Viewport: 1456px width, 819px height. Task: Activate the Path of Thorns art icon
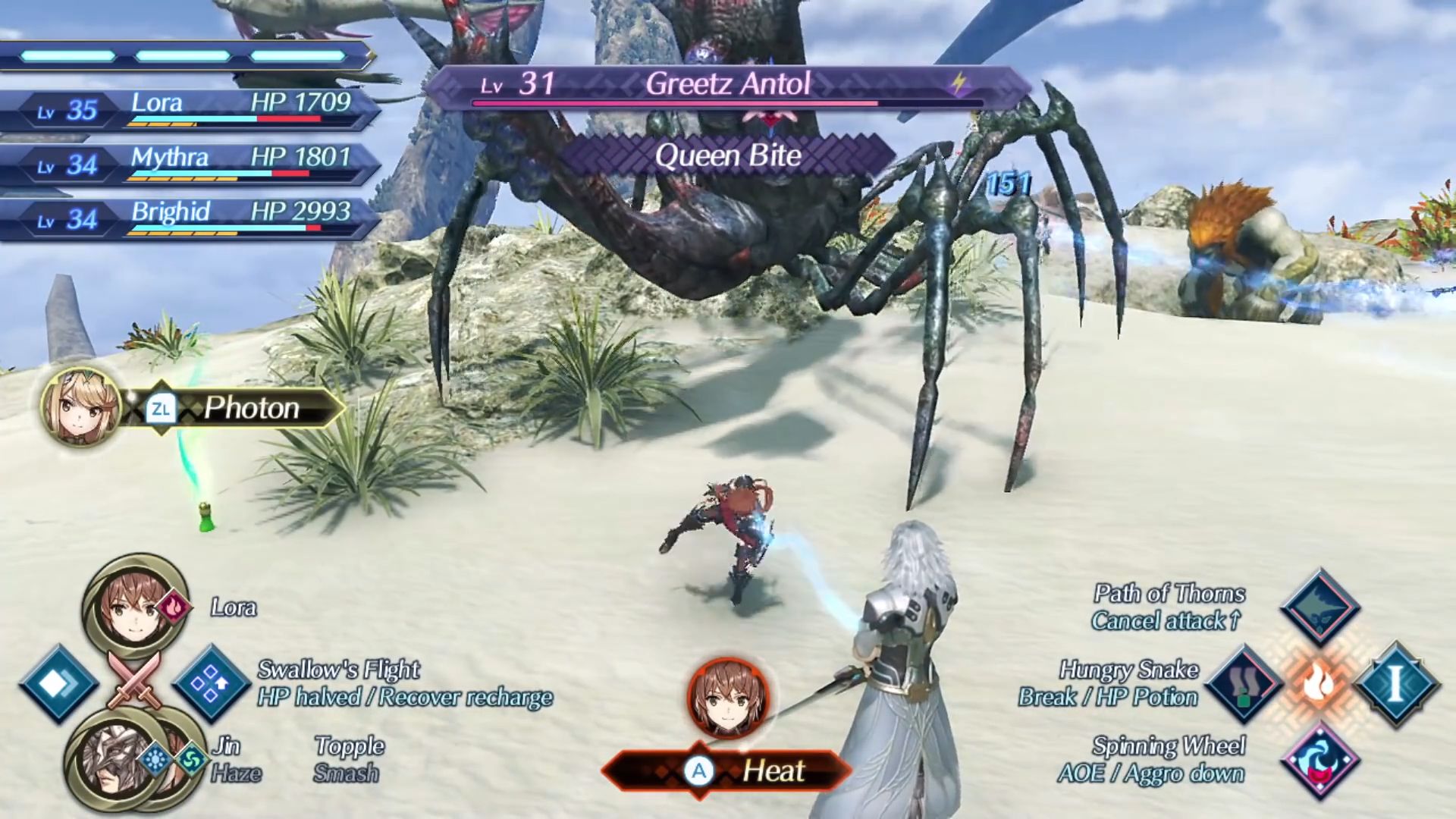[x=1319, y=607]
